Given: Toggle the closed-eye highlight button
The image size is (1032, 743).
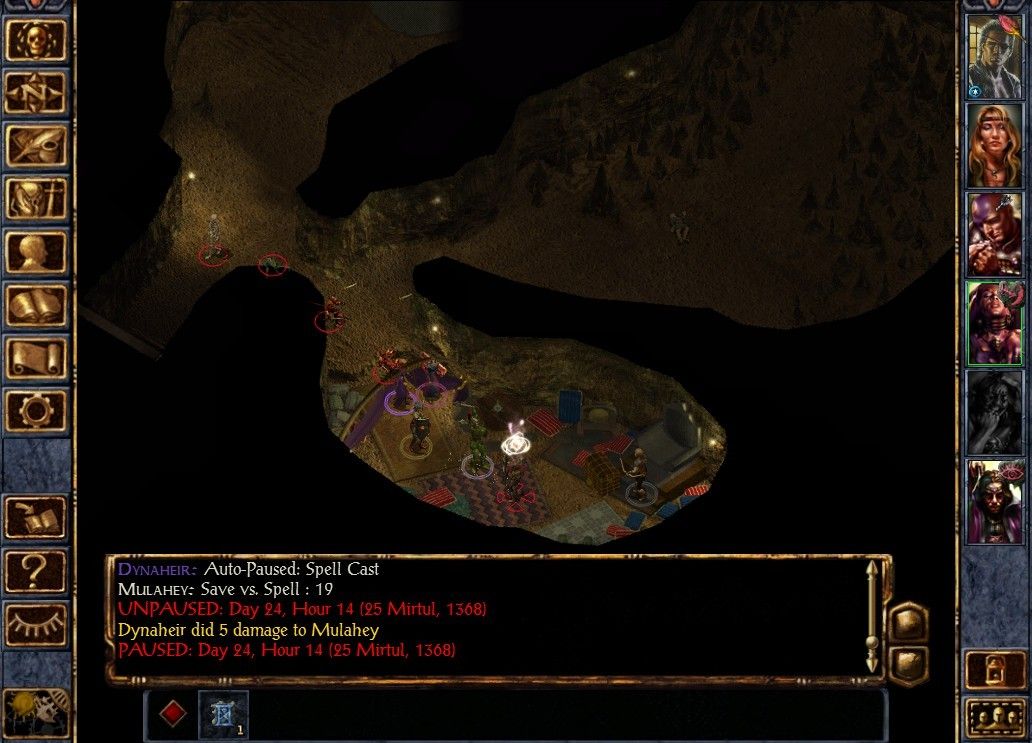Looking at the screenshot, I should (x=36, y=624).
